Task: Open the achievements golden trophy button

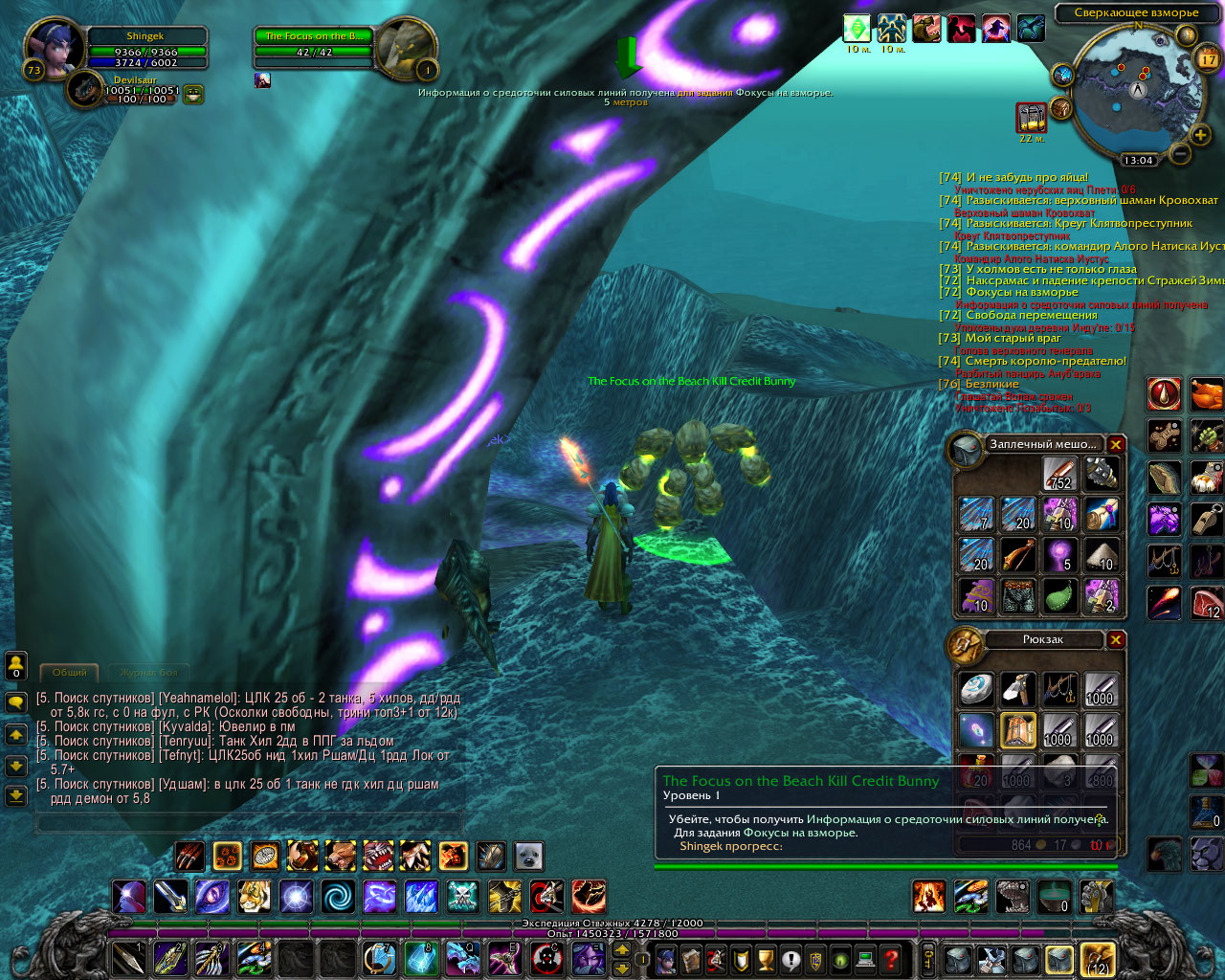Action: [x=766, y=958]
